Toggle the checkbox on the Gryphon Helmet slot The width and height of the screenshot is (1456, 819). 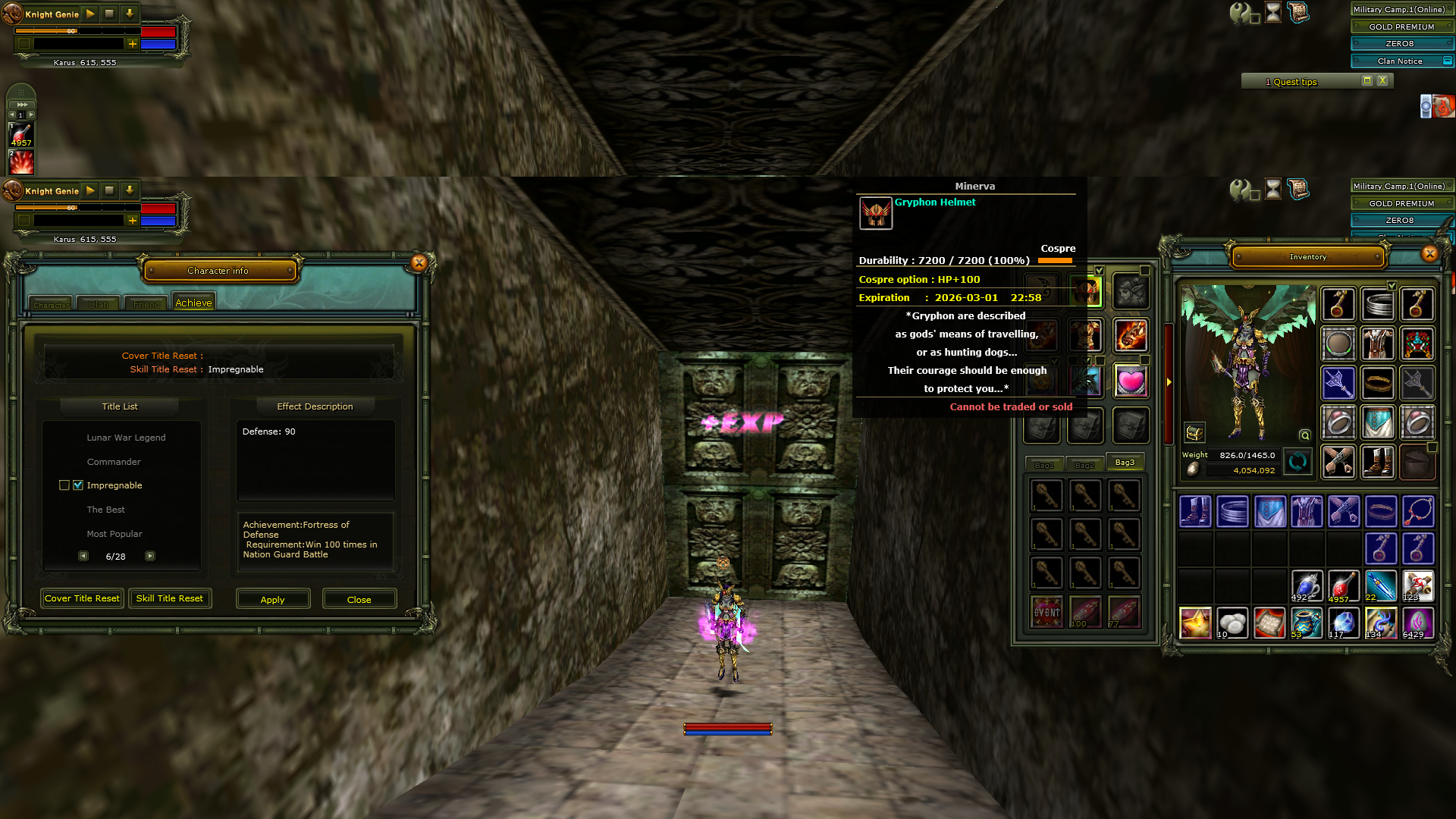click(x=1100, y=271)
